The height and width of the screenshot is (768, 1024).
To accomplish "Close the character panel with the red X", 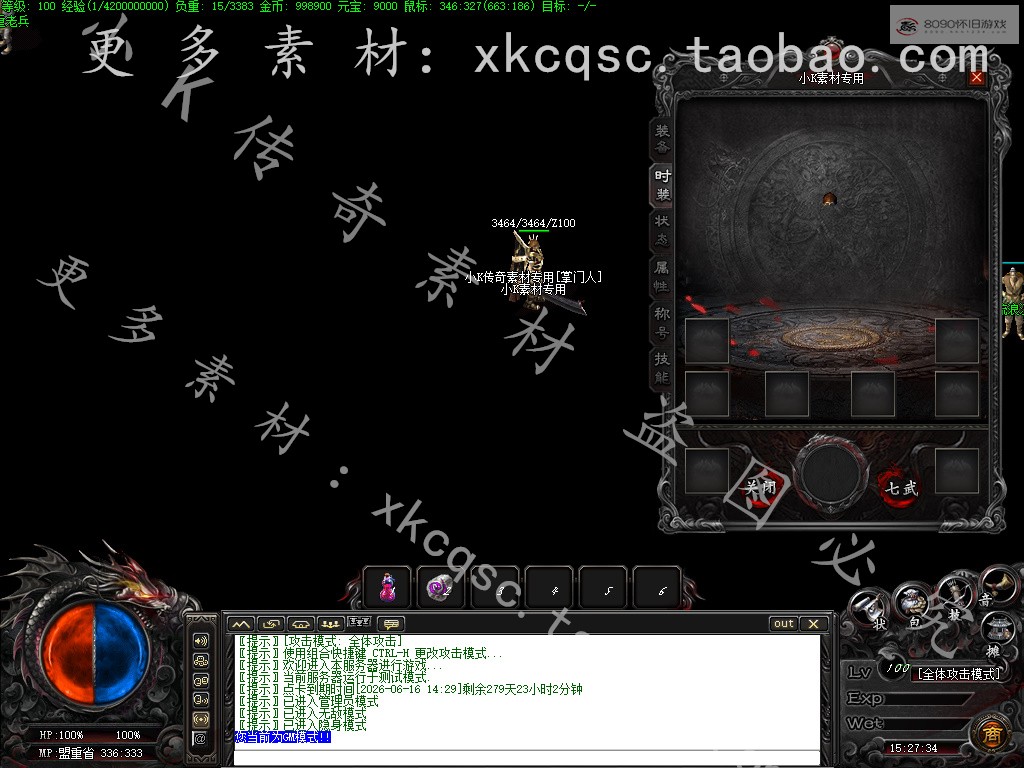I will 976,78.
